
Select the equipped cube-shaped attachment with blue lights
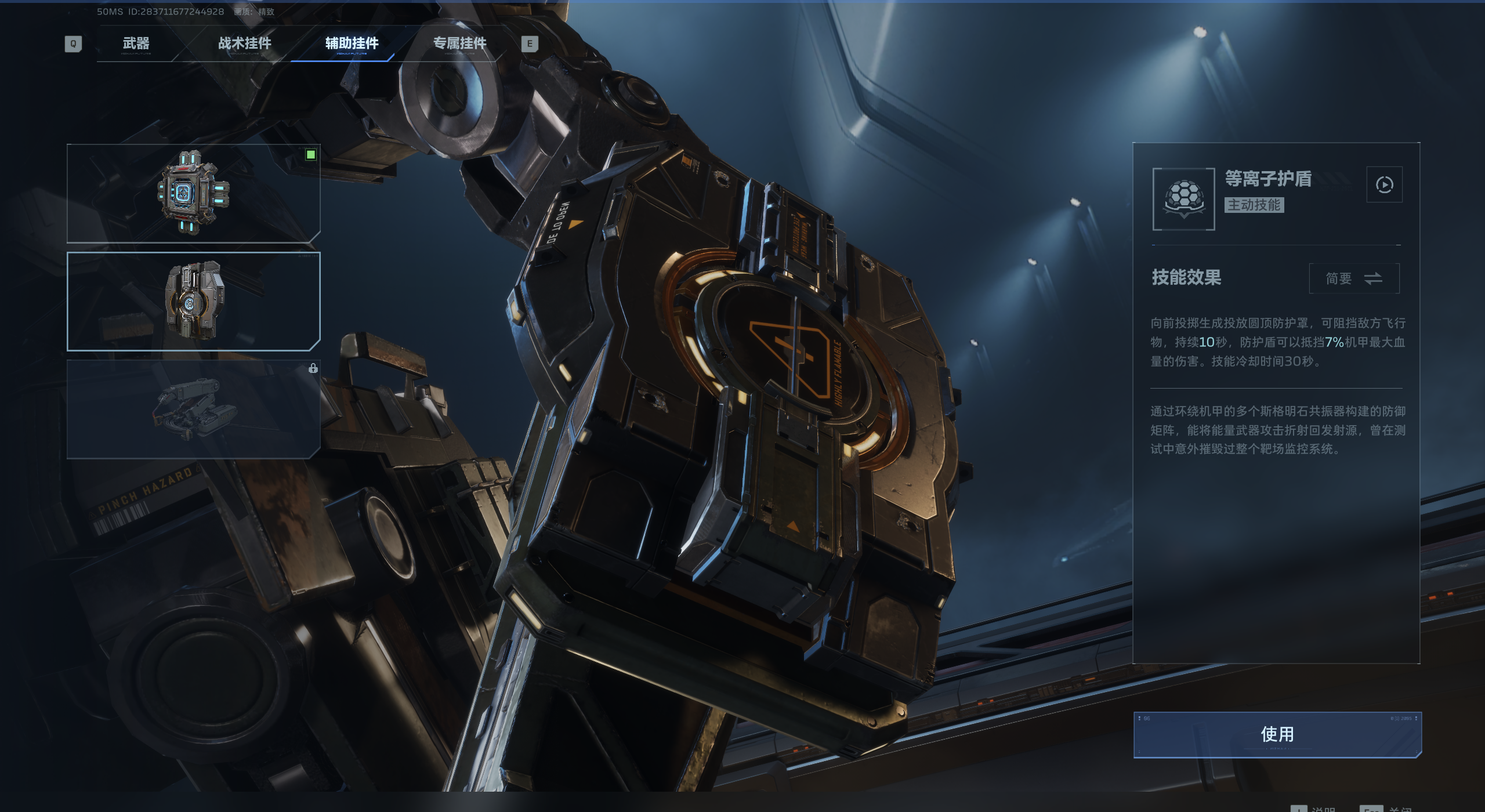193,193
